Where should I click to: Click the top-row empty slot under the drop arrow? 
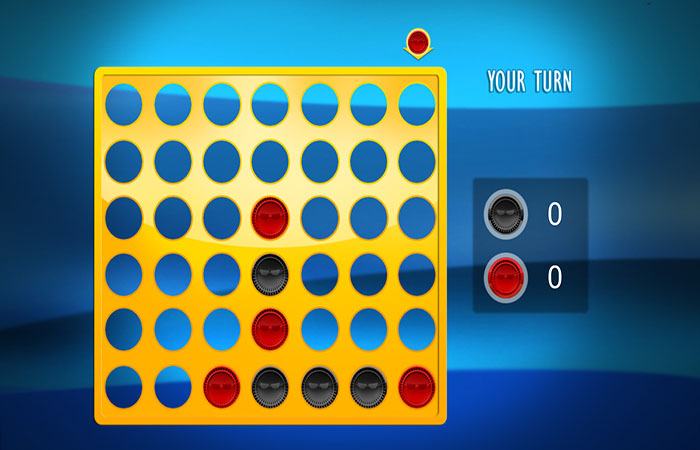tap(417, 105)
